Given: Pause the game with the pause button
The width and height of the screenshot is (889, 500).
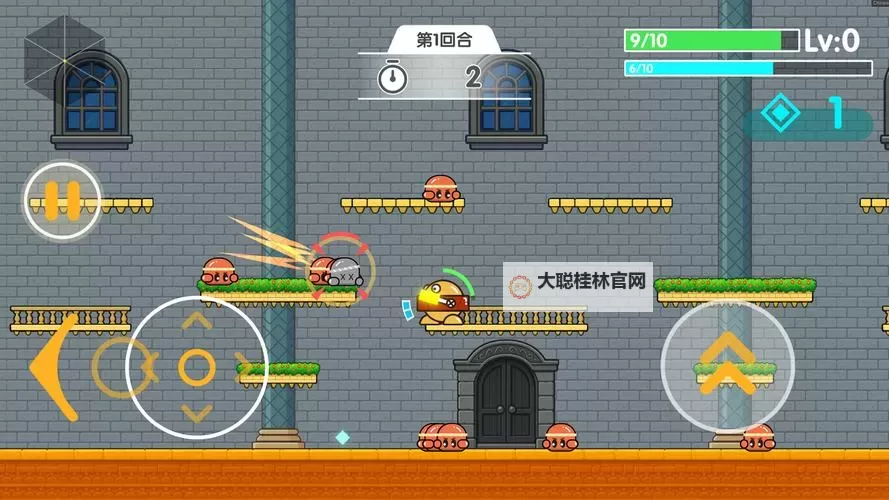Looking at the screenshot, I should [x=62, y=200].
